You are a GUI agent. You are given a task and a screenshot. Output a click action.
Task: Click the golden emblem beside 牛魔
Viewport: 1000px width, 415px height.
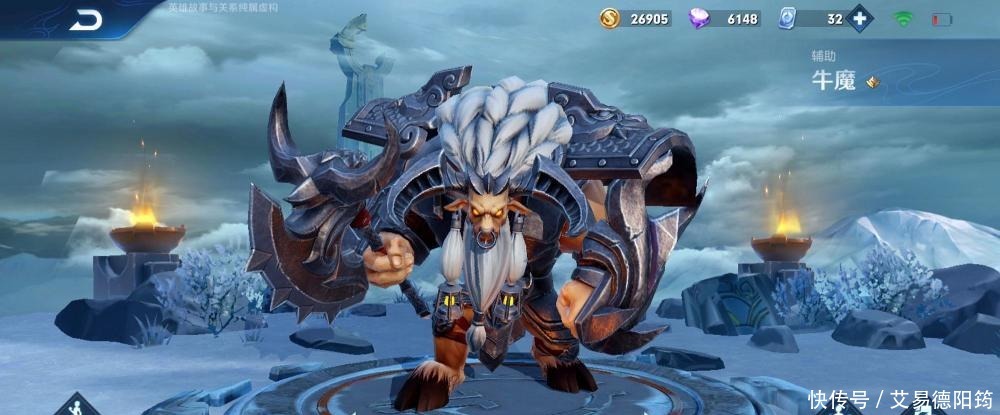pyautogui.click(x=872, y=82)
